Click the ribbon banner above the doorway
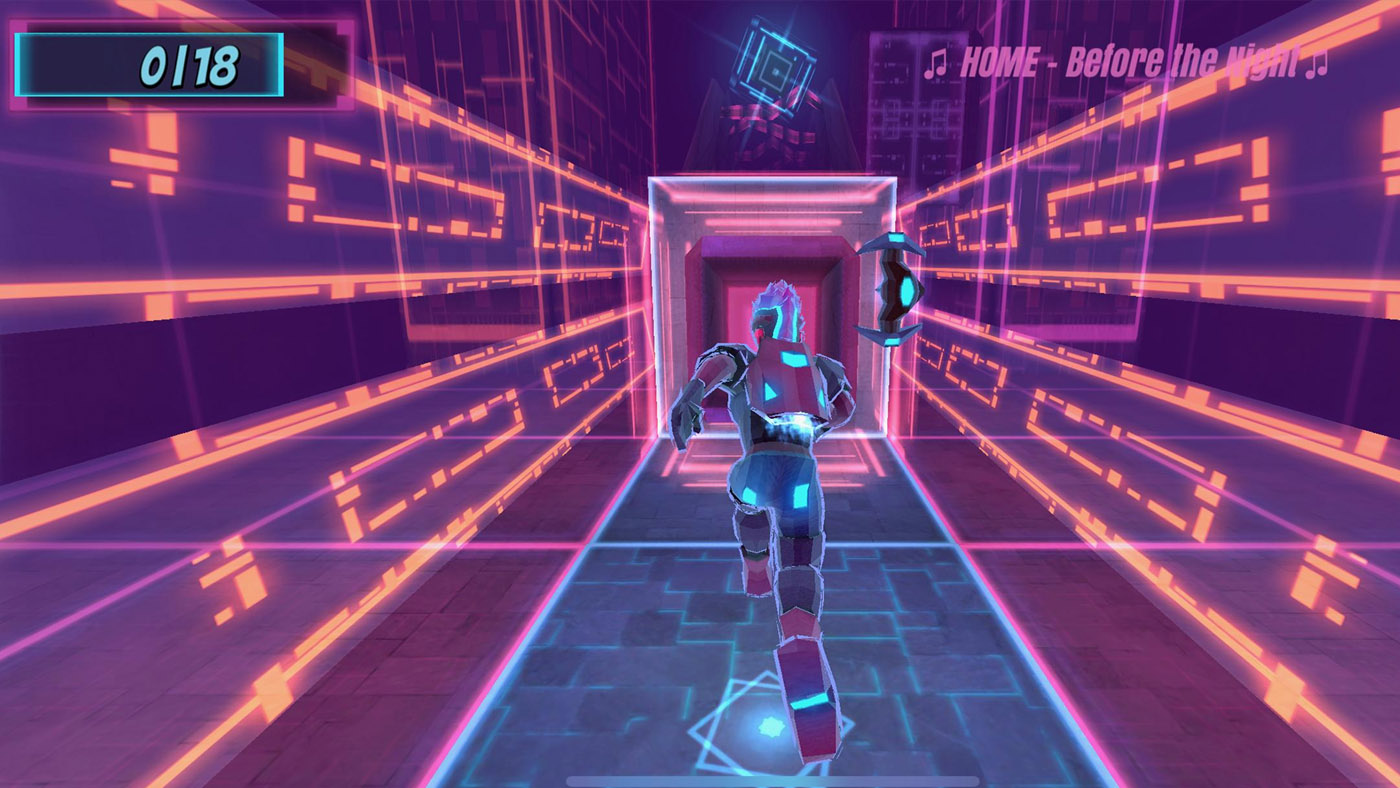 pyautogui.click(x=765, y=130)
